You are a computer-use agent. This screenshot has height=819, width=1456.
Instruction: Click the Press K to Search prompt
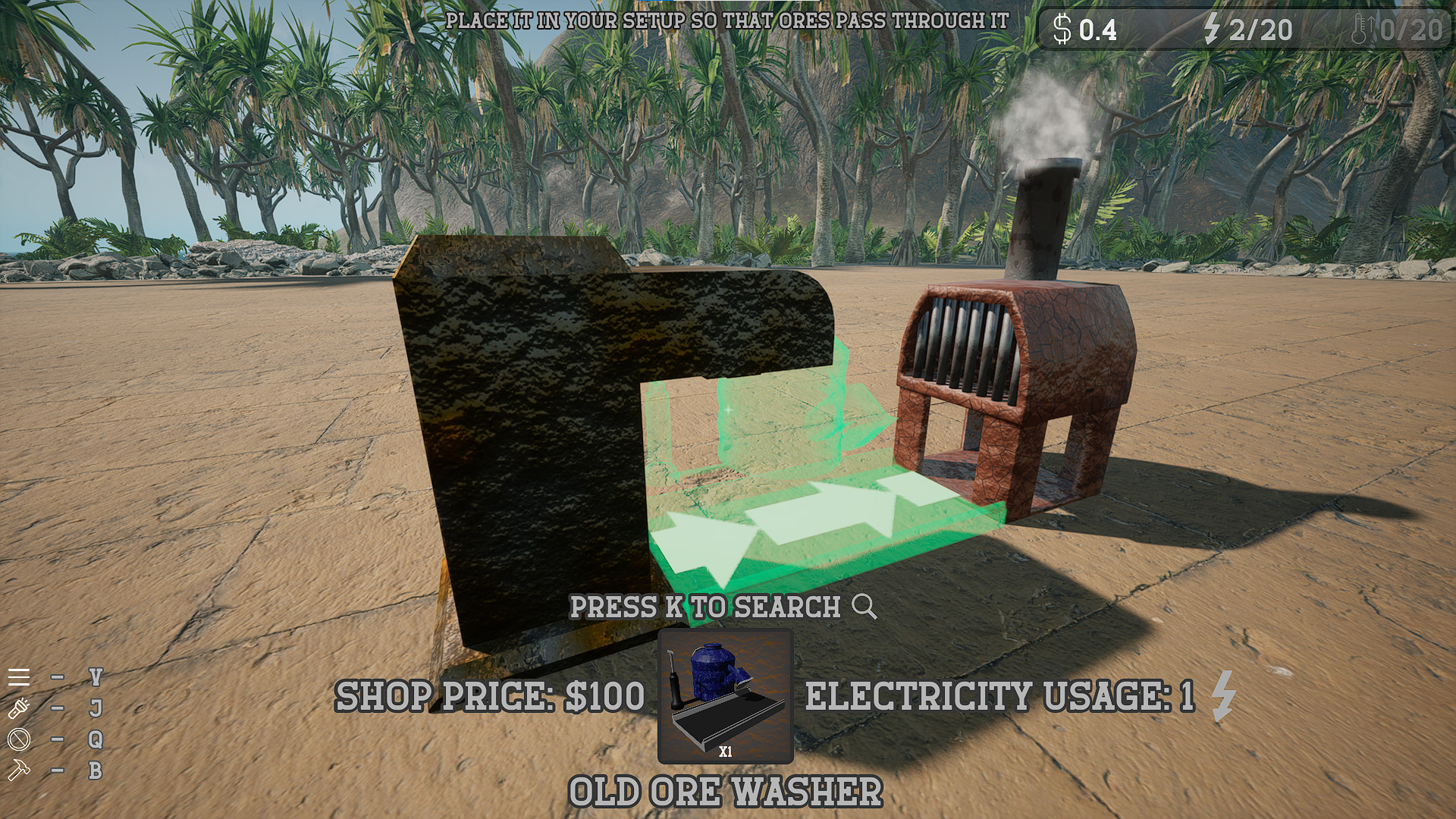(705, 606)
